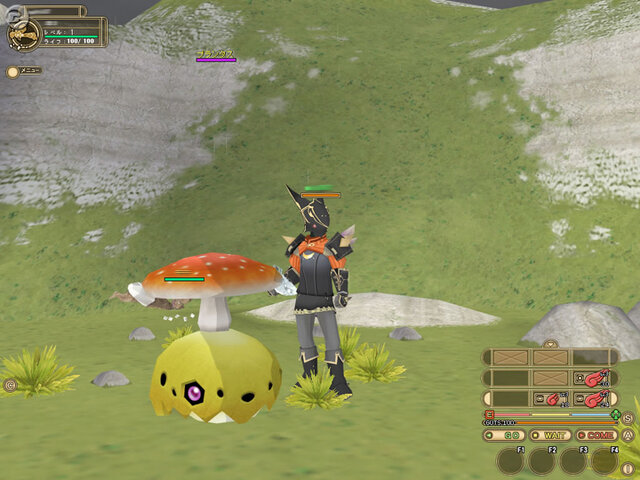Click the green clover icon
This screenshot has width=640, height=480.
tap(615, 414)
